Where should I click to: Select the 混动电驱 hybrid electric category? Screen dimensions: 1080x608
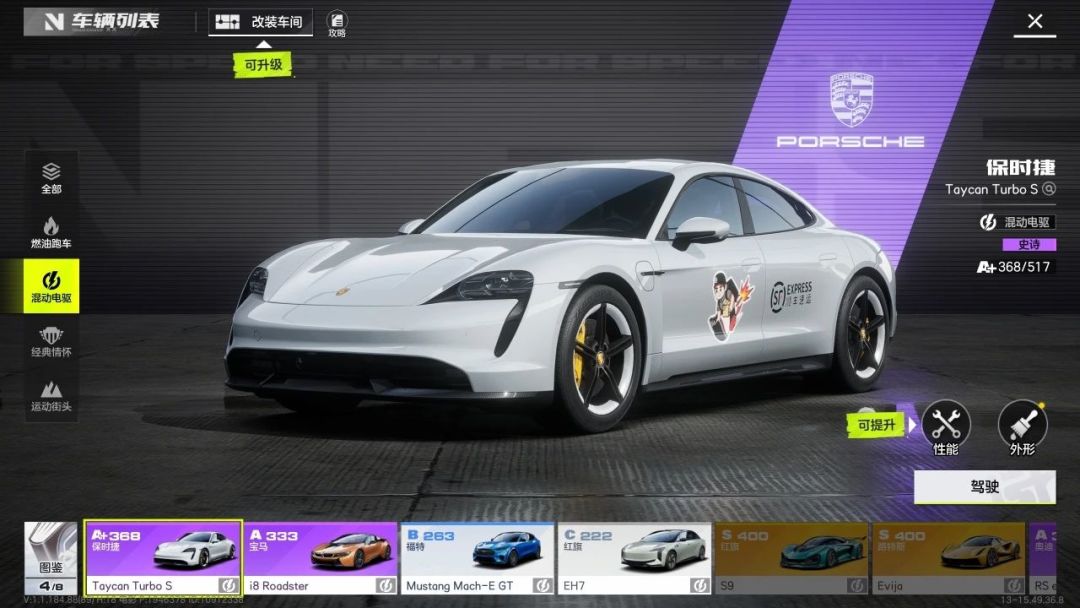52,286
